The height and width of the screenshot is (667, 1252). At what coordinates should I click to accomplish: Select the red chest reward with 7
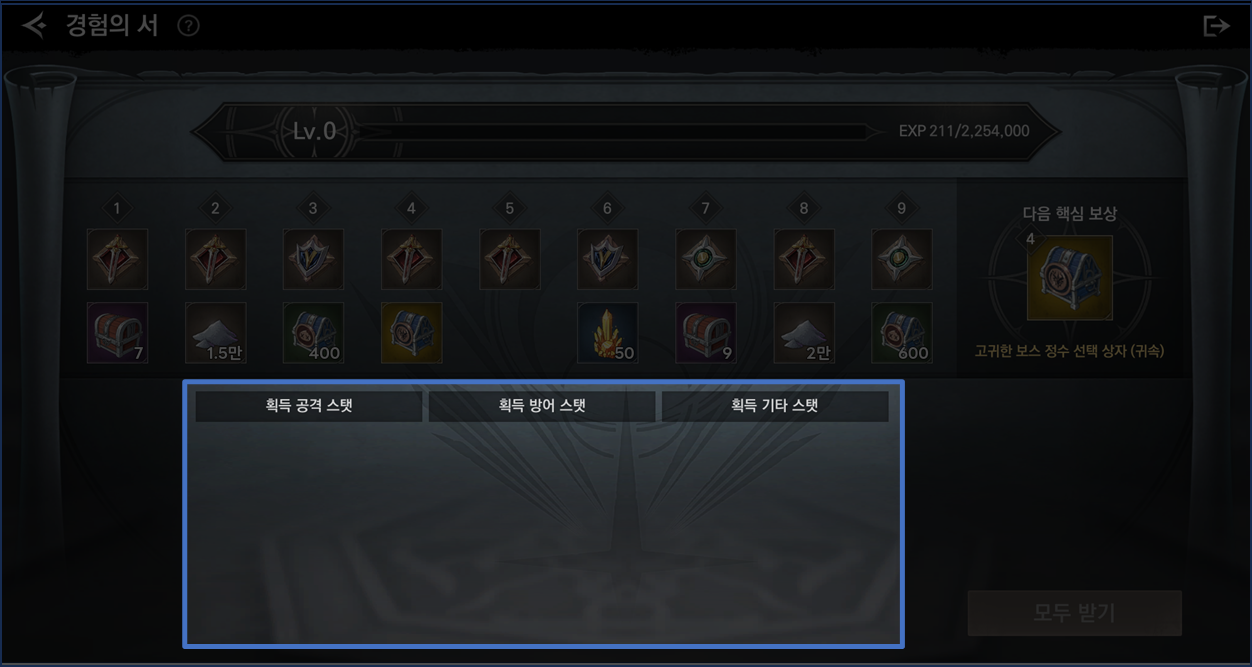(118, 333)
